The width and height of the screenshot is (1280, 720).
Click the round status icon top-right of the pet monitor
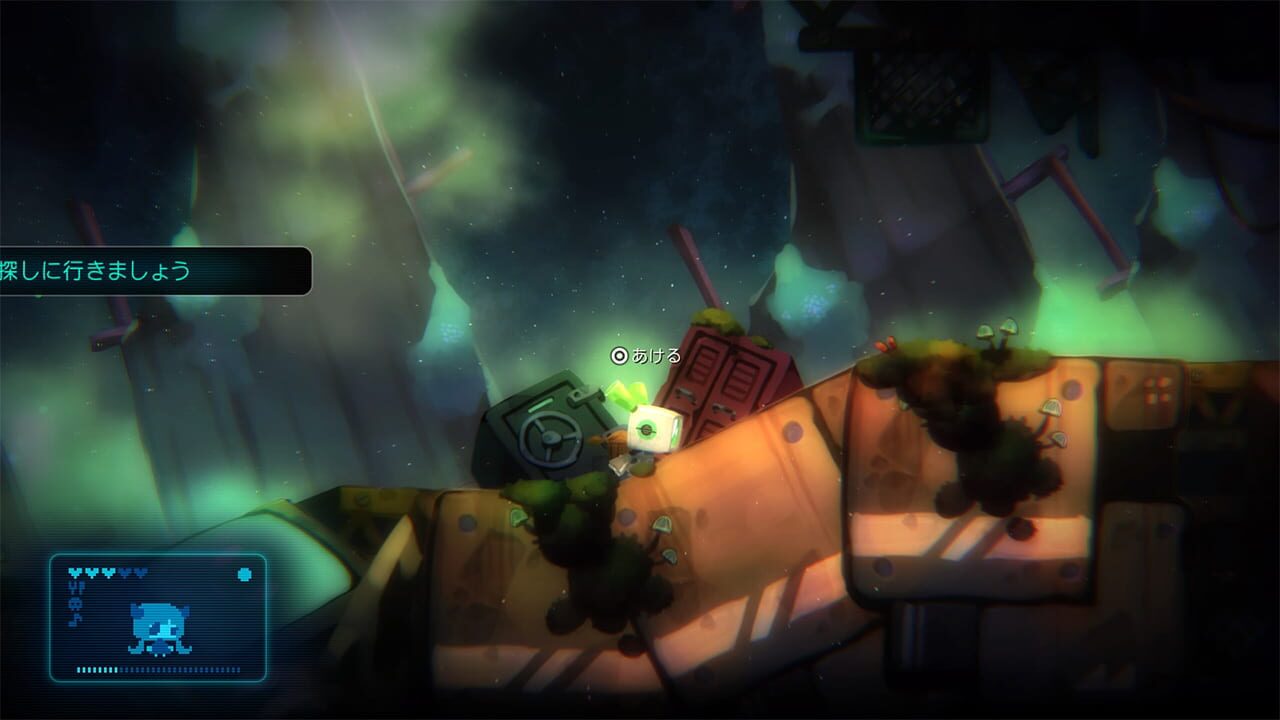coord(244,574)
